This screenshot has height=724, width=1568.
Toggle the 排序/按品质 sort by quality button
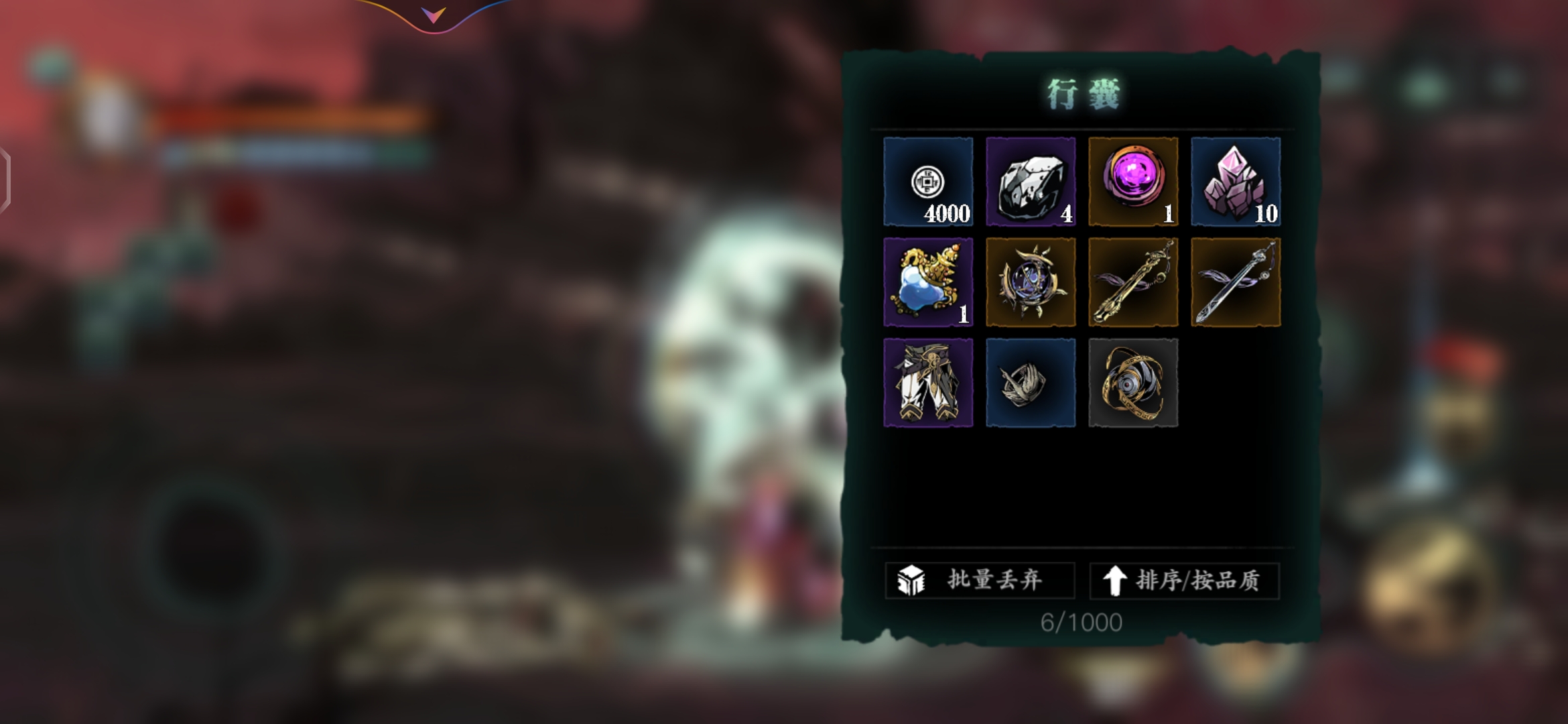click(1184, 580)
